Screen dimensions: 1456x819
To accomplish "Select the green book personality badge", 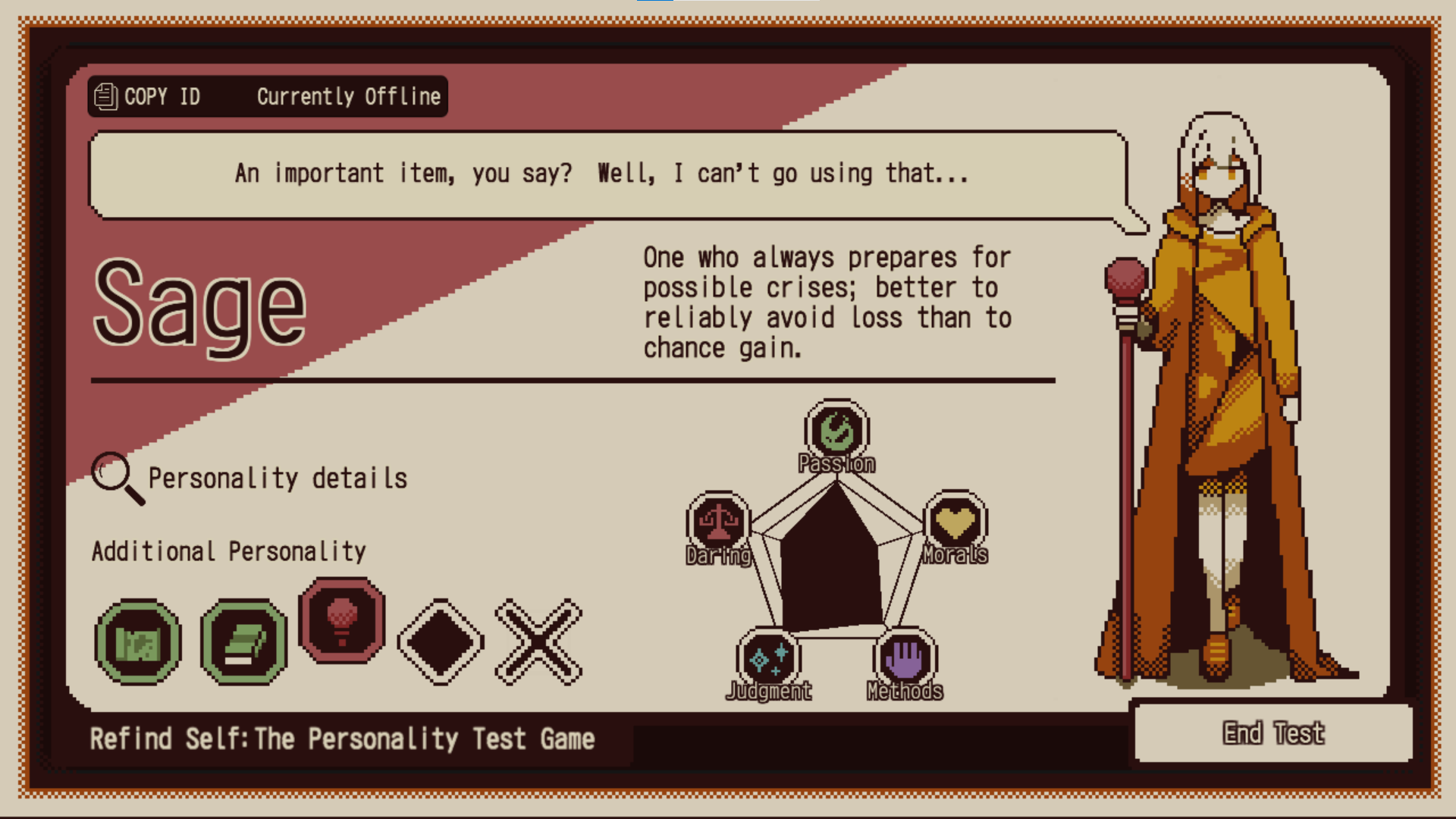I will point(243,642).
